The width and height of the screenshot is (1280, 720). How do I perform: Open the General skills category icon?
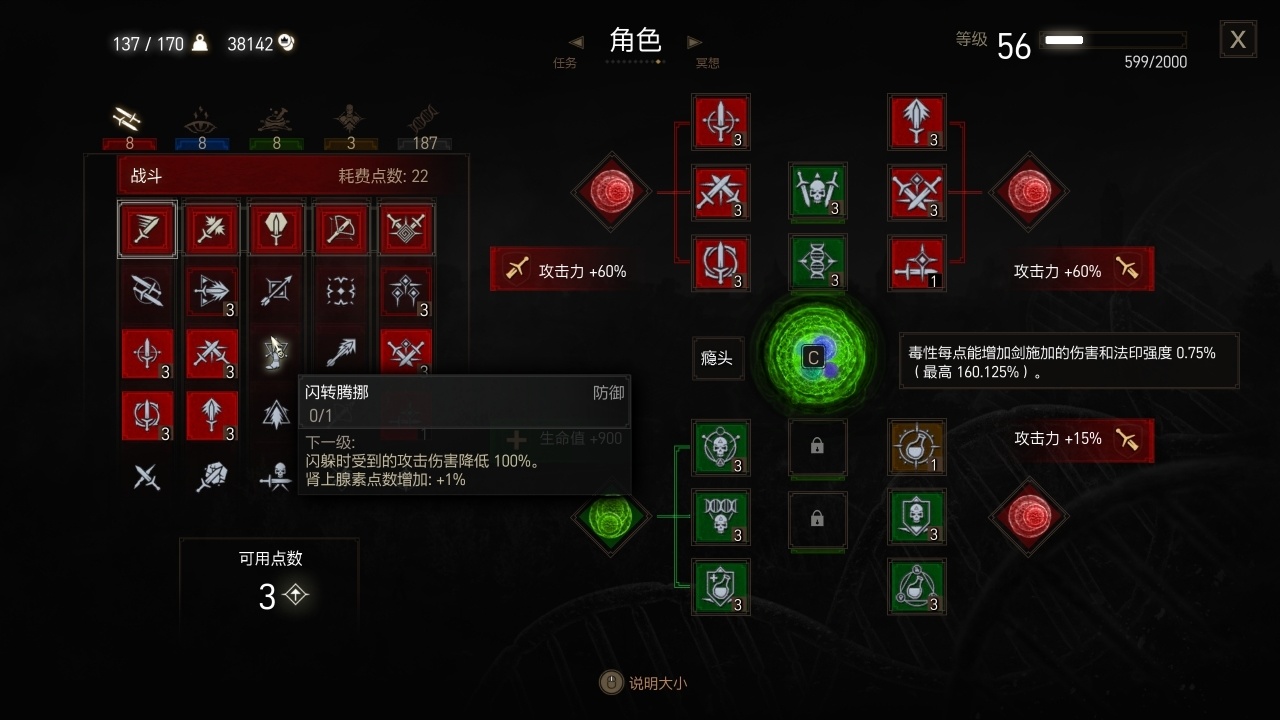point(347,118)
